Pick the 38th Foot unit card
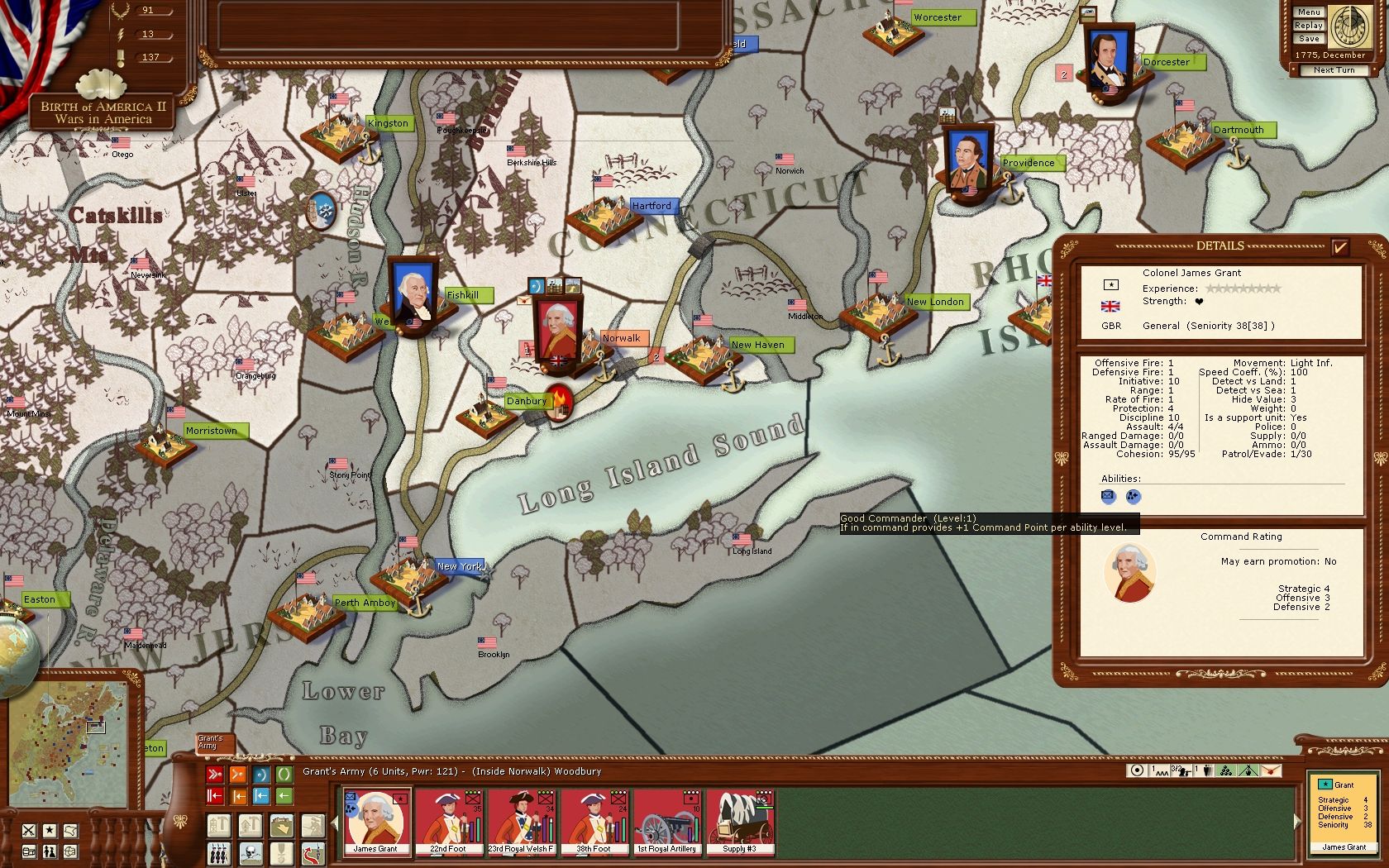Screen dimensions: 1389x868 (594, 821)
